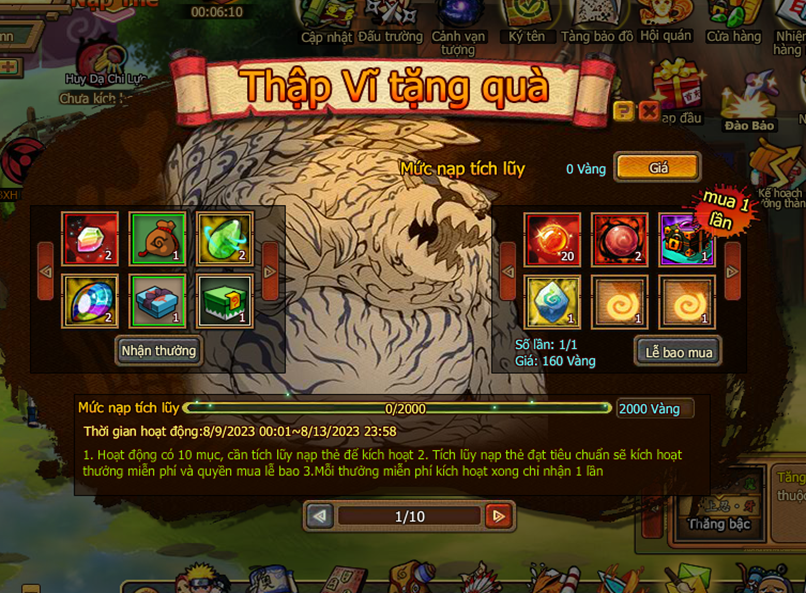The height and width of the screenshot is (593, 806).
Task: Open the Ký tên sign-in menu
Action: pyautogui.click(x=526, y=22)
